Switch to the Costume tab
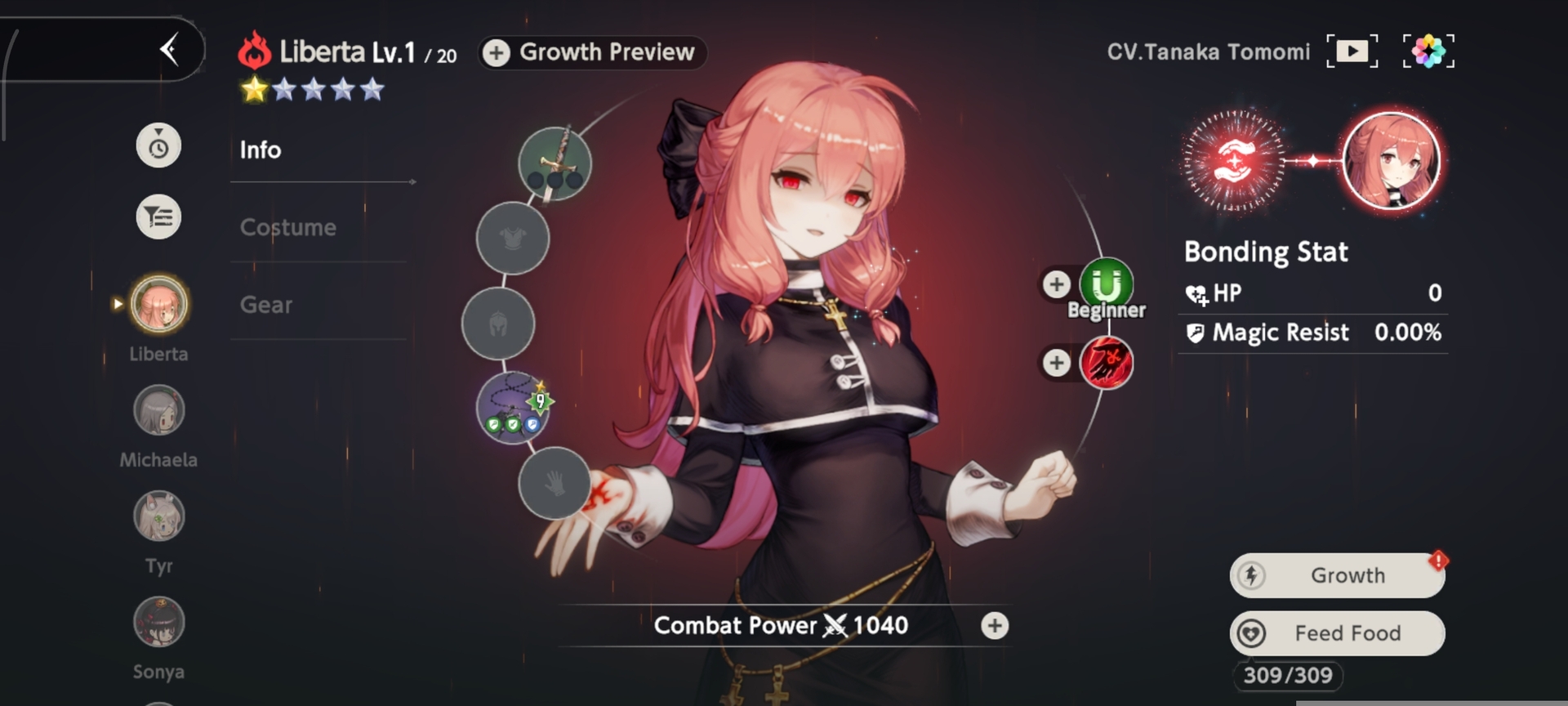1568x706 pixels. pyautogui.click(x=287, y=227)
